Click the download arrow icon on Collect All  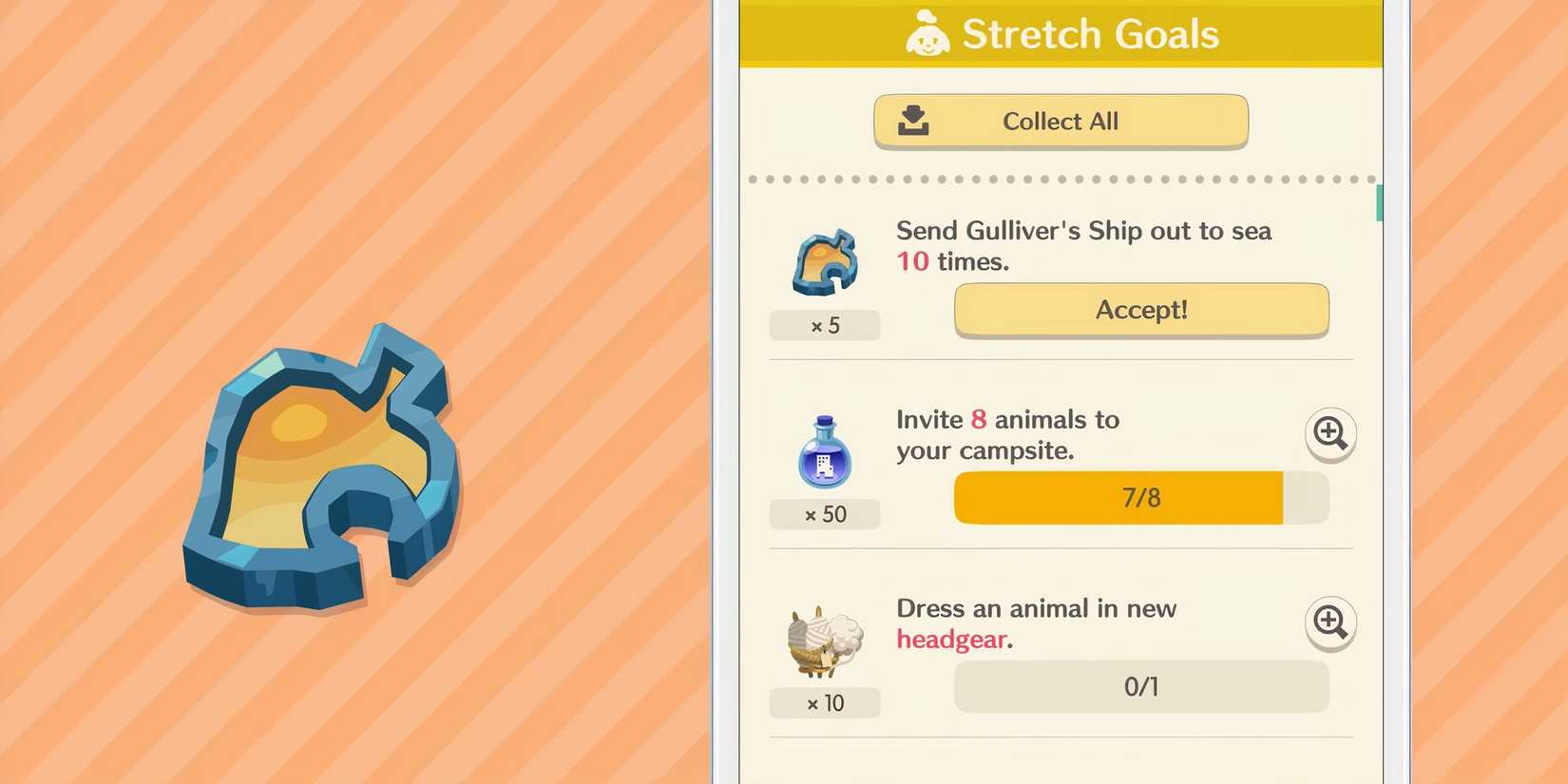click(x=914, y=120)
